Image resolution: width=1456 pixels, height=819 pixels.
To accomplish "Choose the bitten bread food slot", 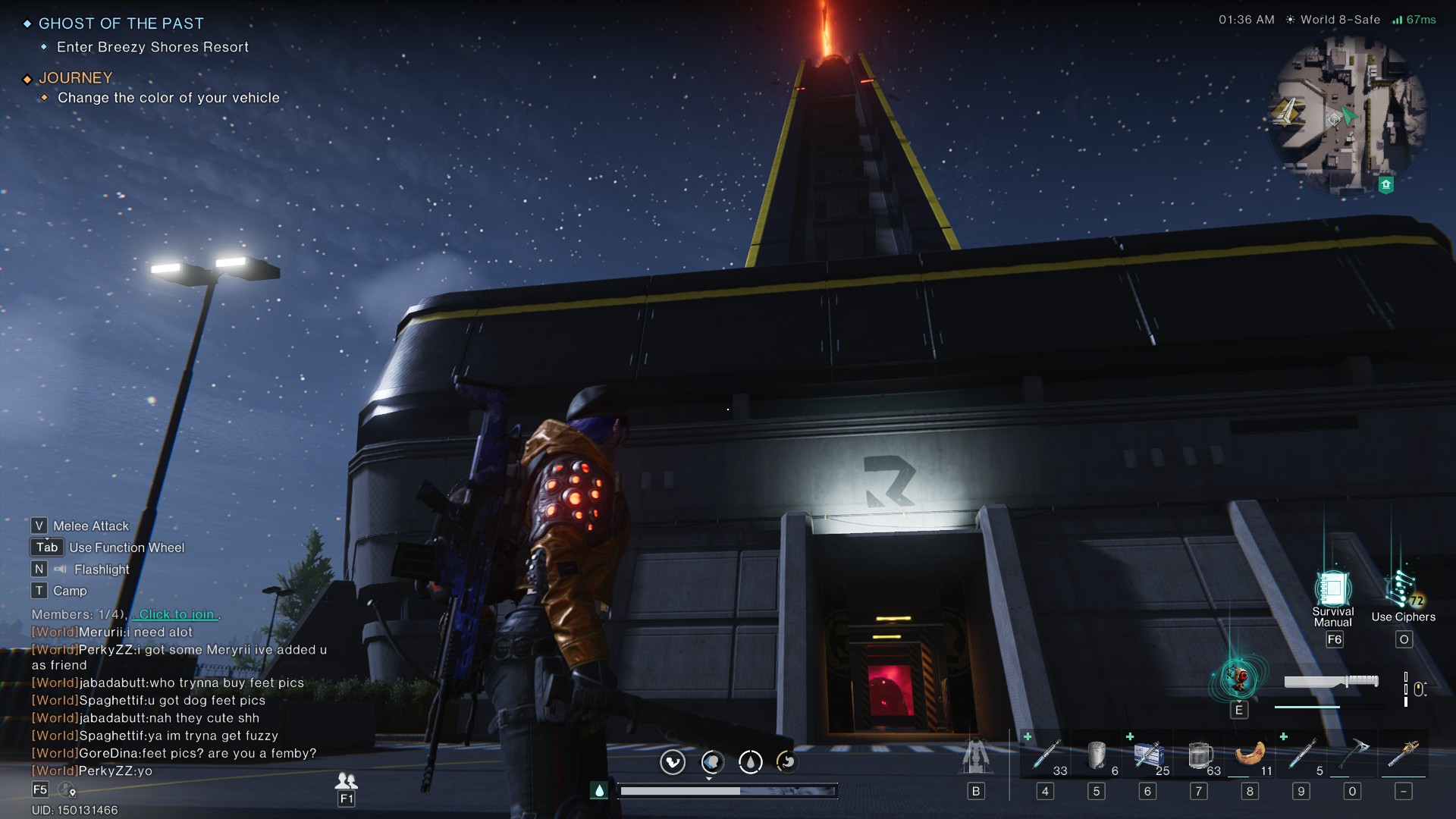I will click(1250, 755).
